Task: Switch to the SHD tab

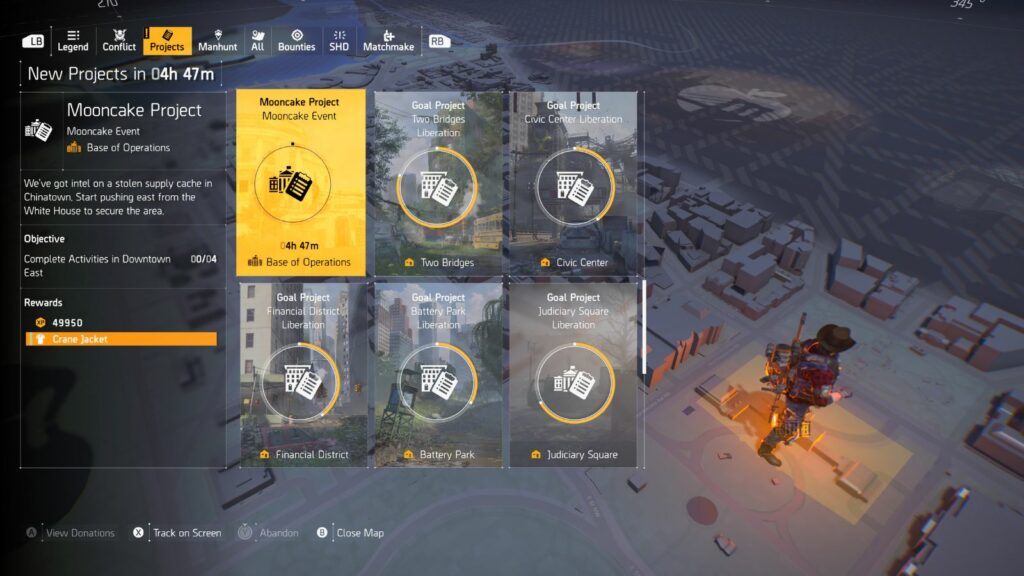Action: click(339, 41)
